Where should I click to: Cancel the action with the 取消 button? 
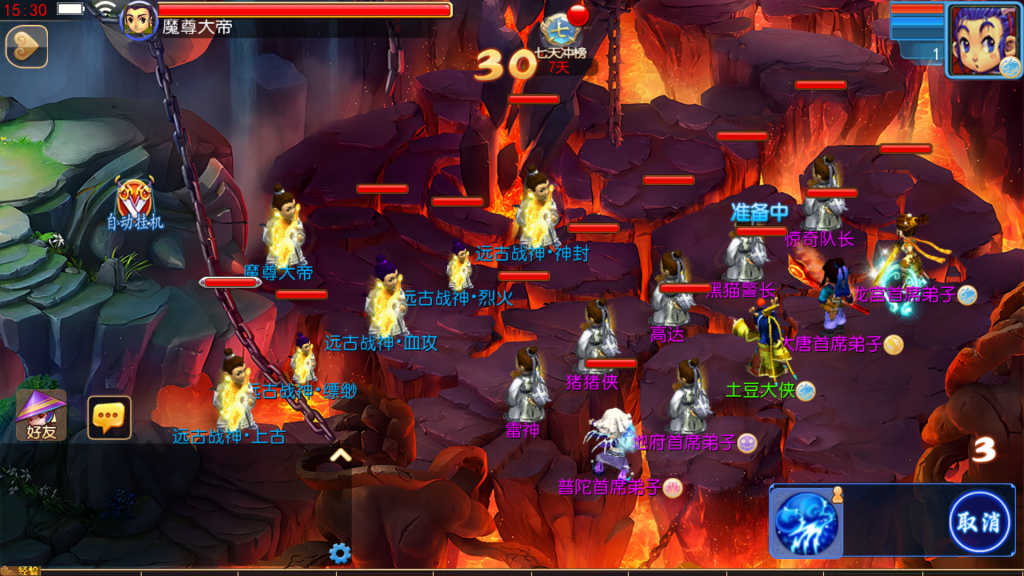point(978,522)
